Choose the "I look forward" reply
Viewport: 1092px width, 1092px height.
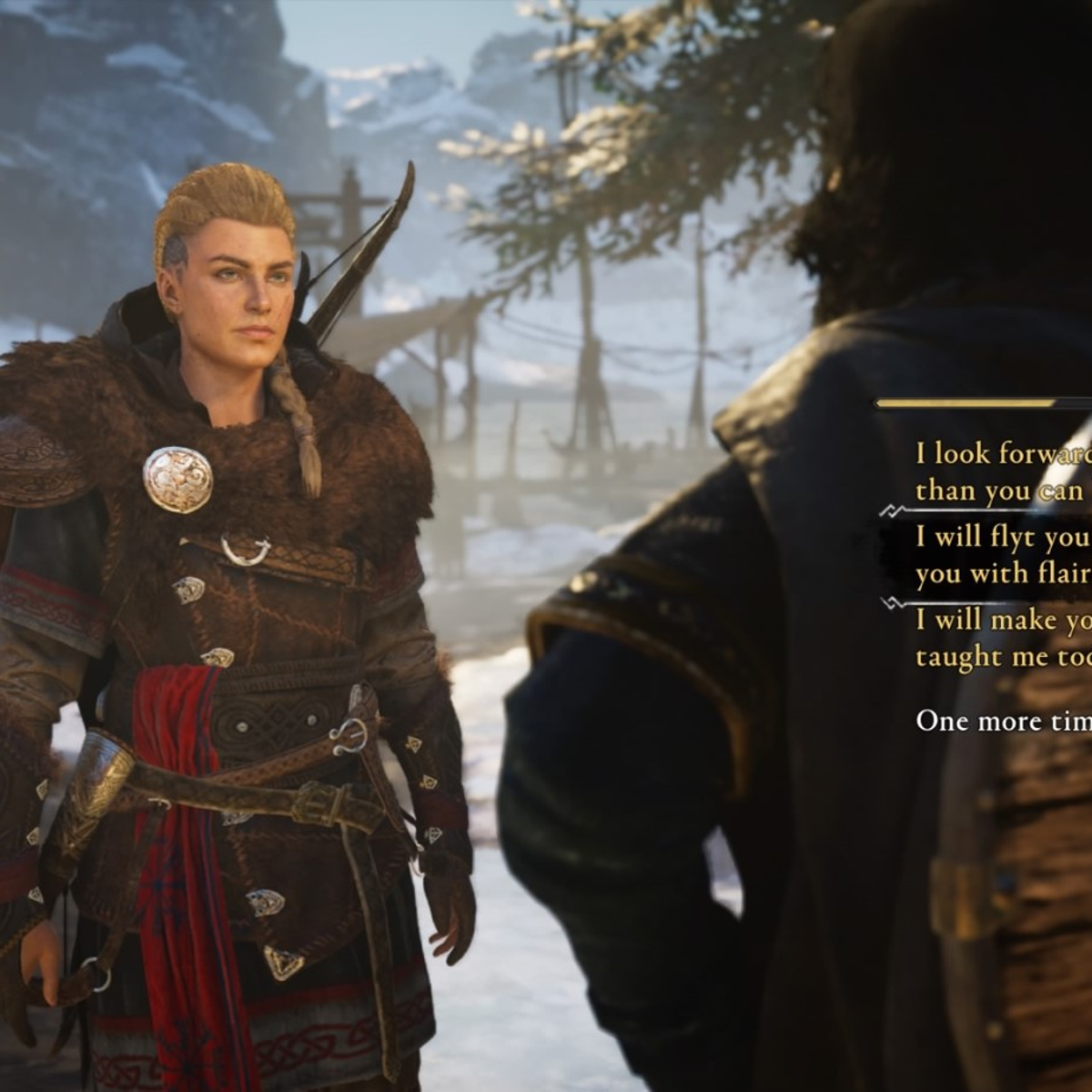coord(1001,471)
